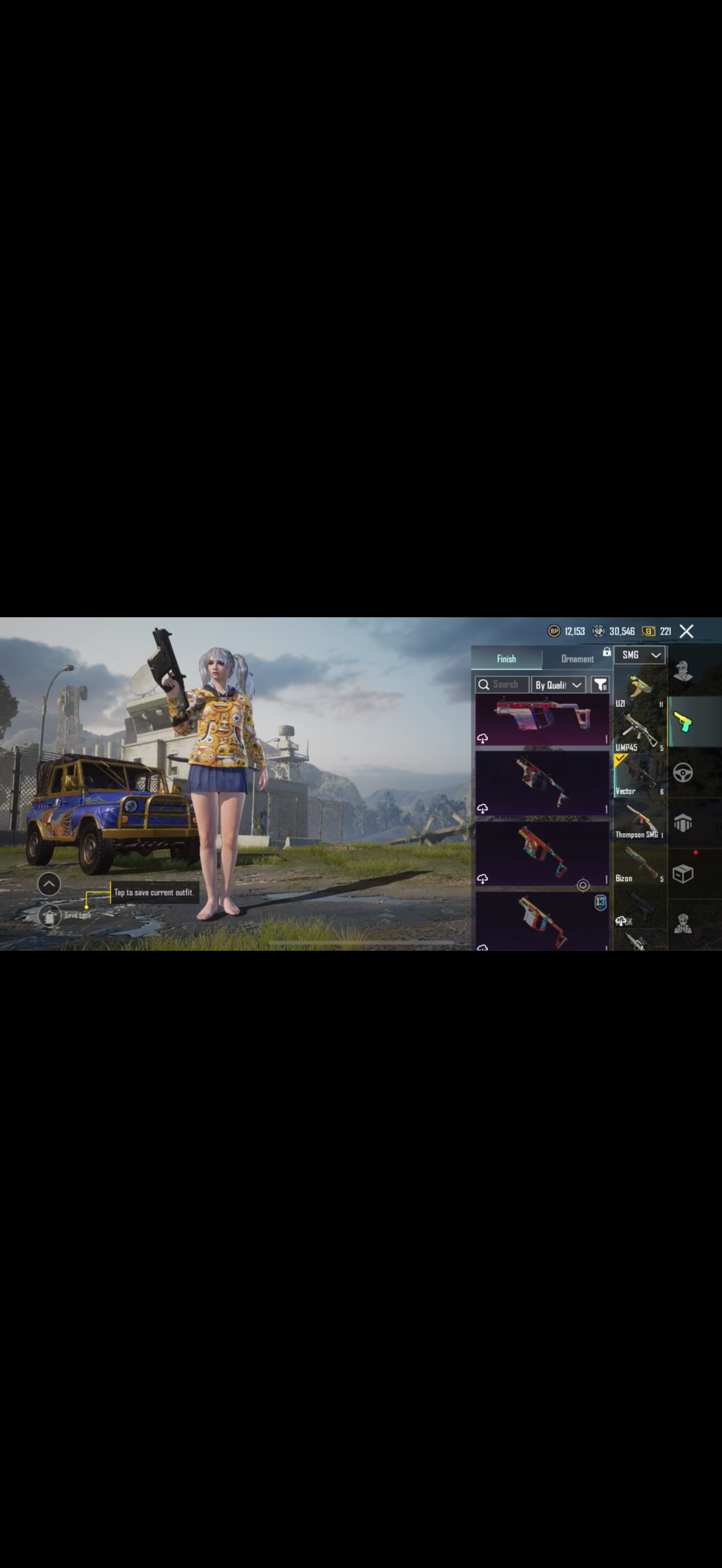Switch to the Ornament tab
722x1568 pixels.
(x=577, y=659)
